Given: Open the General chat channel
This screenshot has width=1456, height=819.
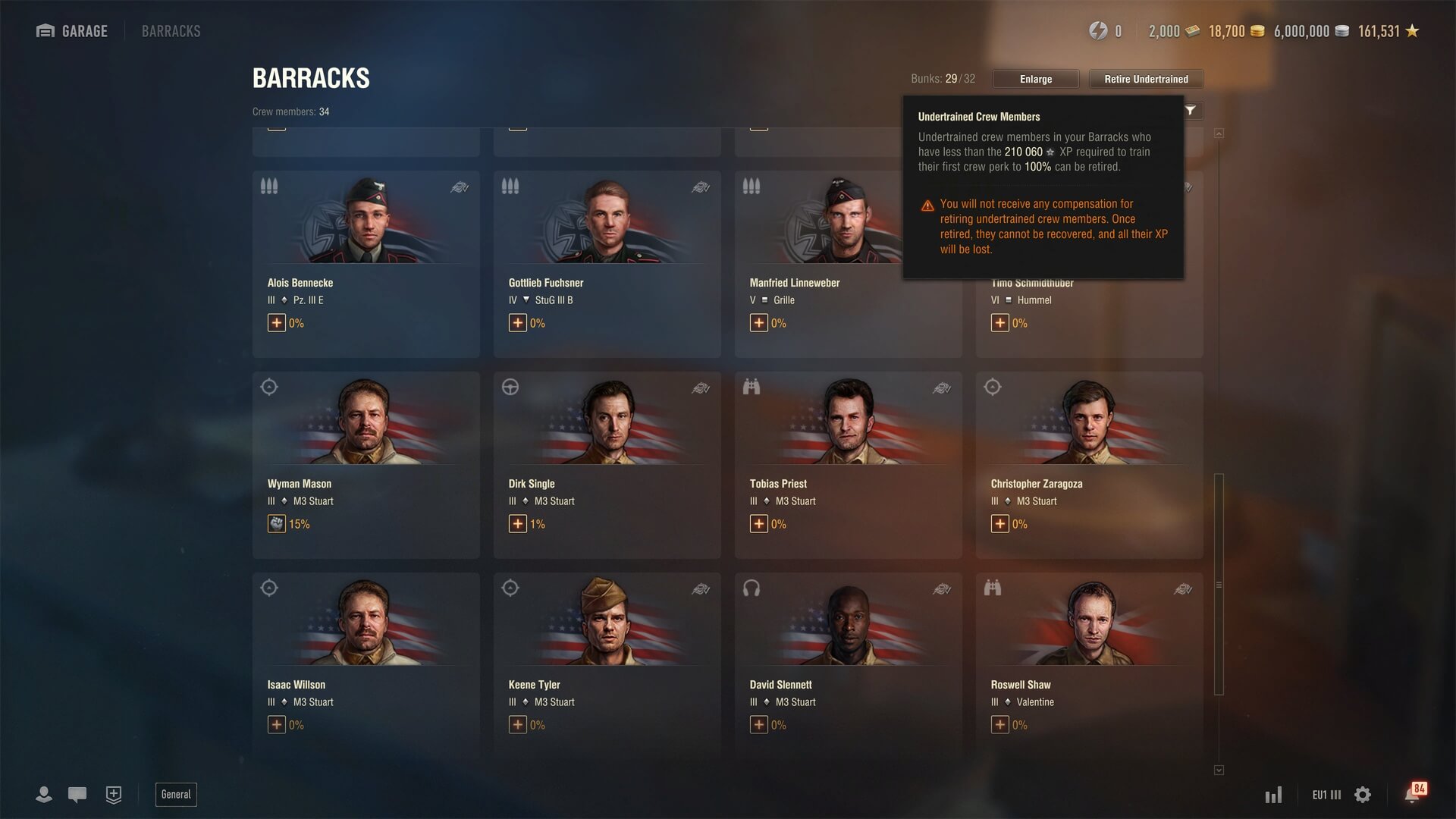Looking at the screenshot, I should click(x=176, y=794).
